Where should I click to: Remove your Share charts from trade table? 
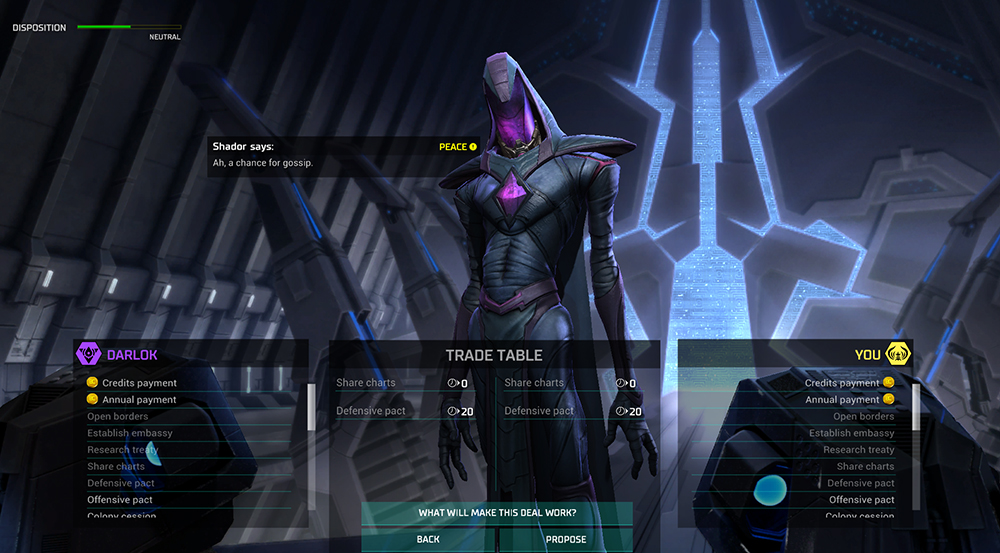pyautogui.click(x=534, y=383)
